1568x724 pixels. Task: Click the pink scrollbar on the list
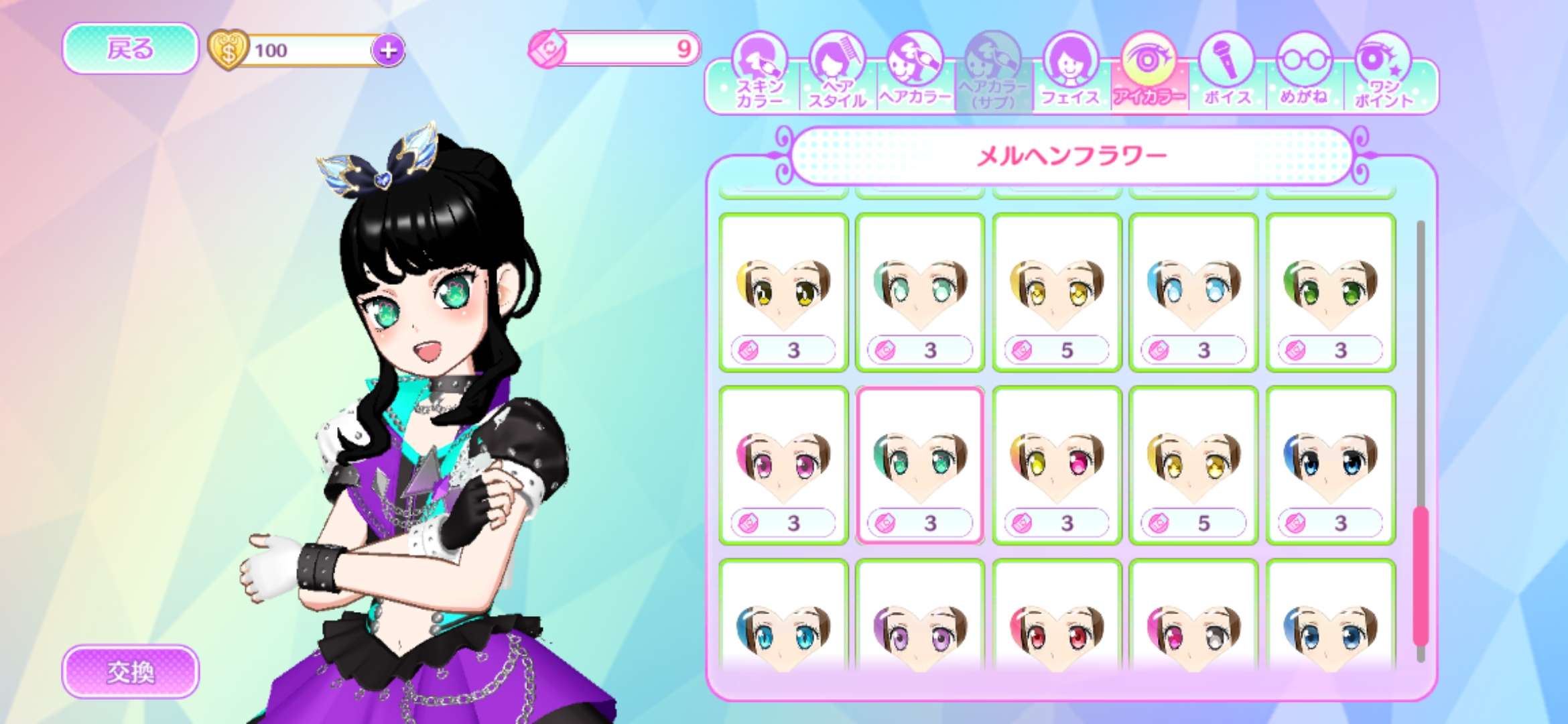tap(1421, 577)
